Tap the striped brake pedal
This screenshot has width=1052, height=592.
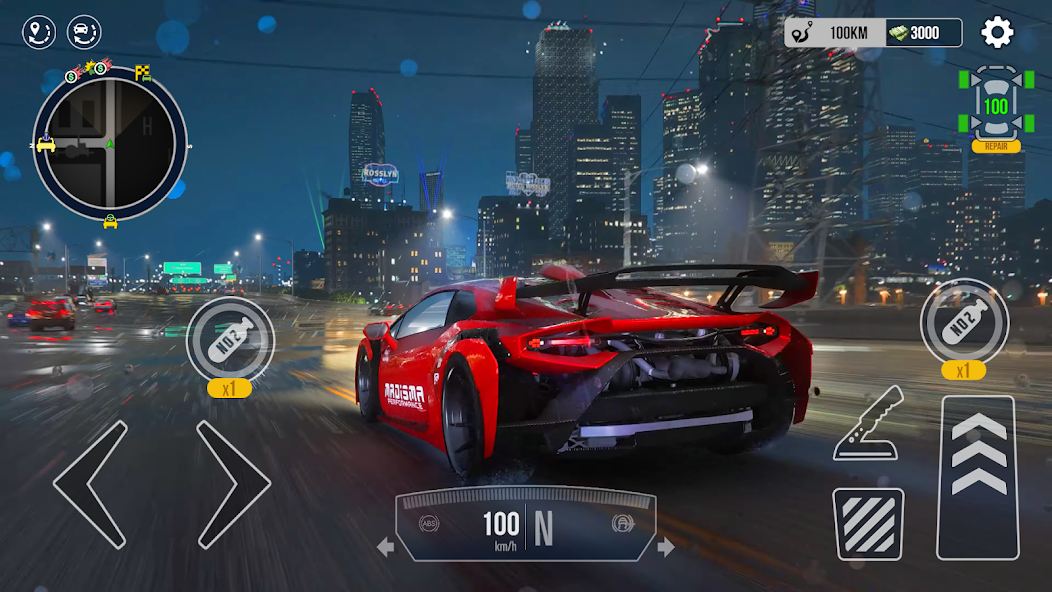(868, 523)
